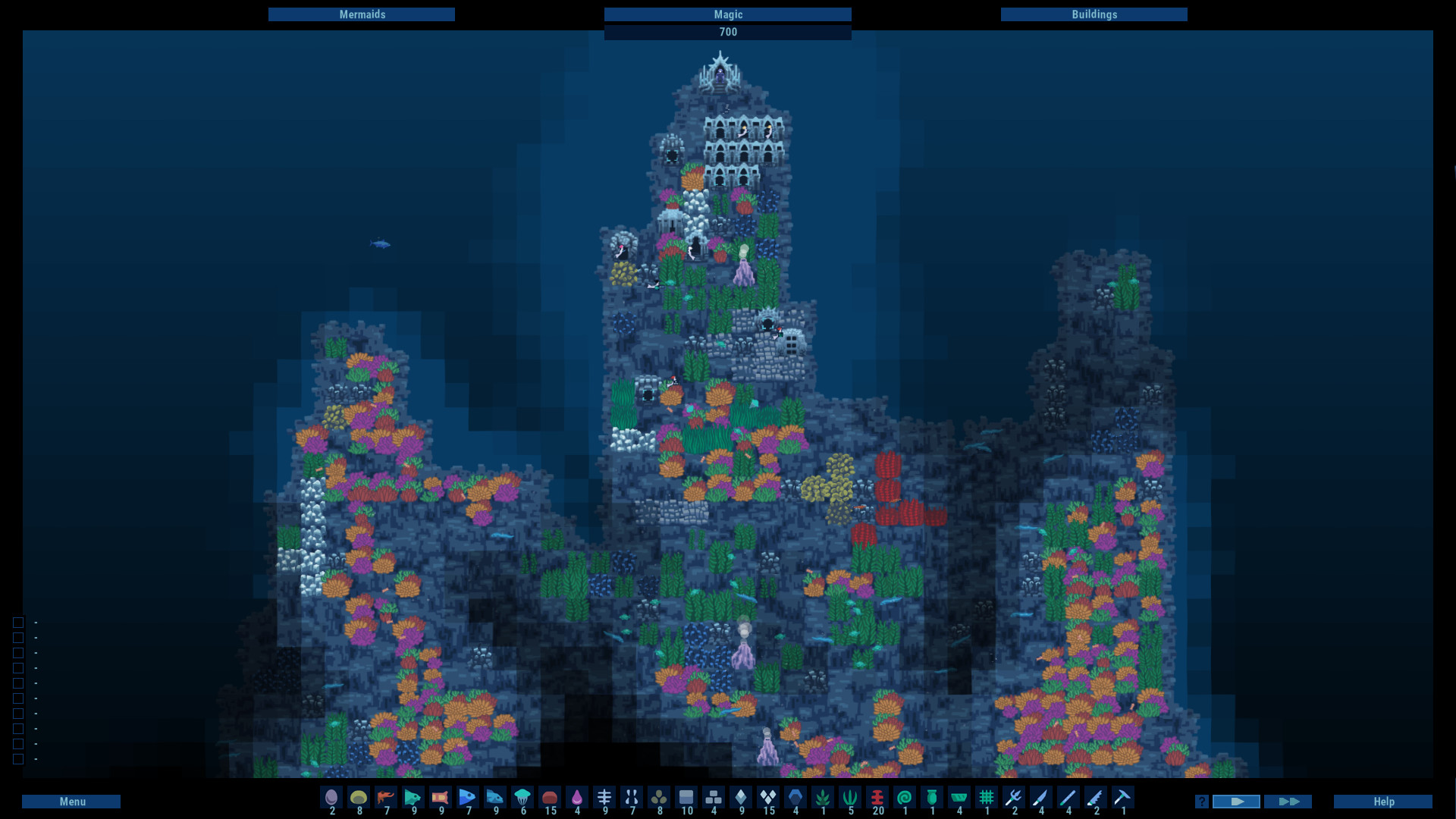Switch to the Mermaids tab
The height and width of the screenshot is (819, 1456).
point(362,14)
